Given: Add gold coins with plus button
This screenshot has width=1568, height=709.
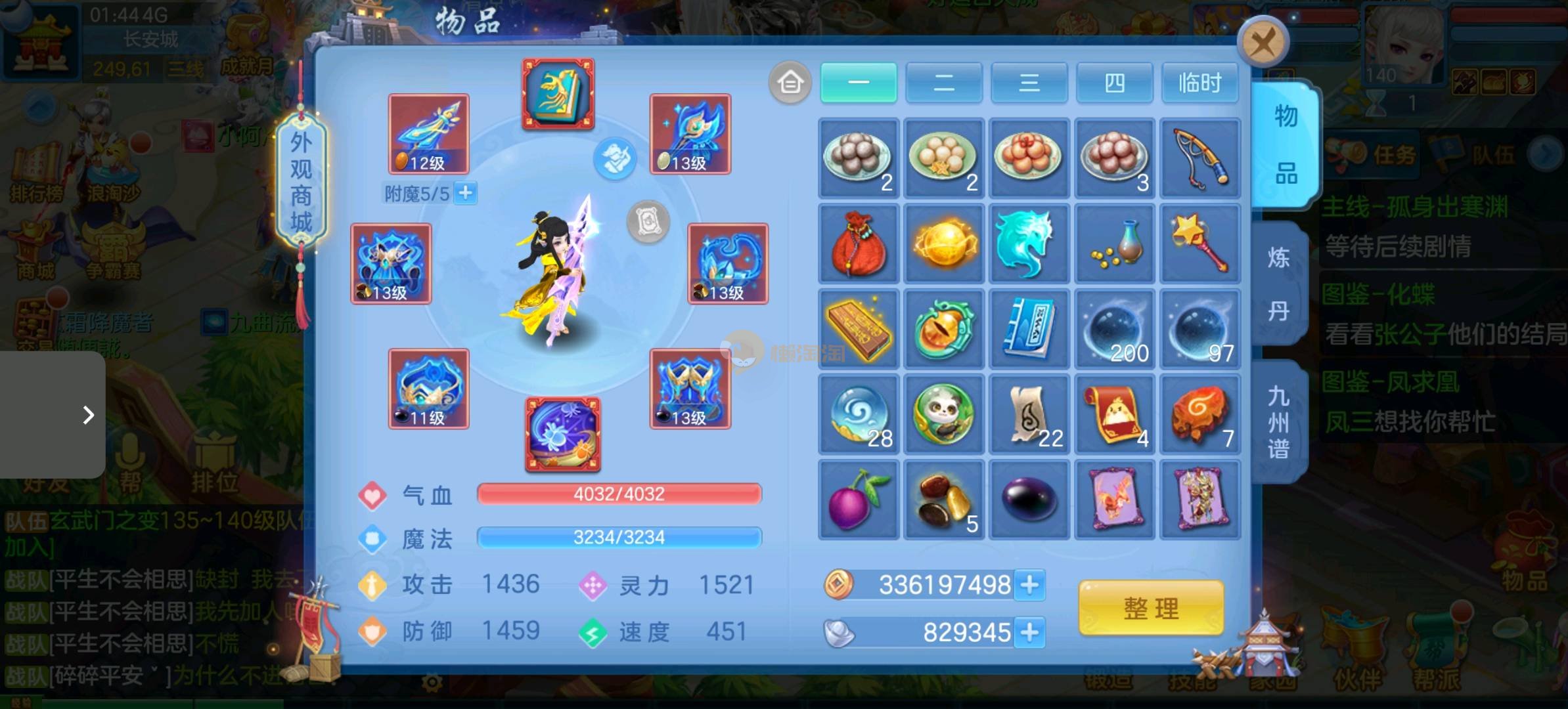Looking at the screenshot, I should point(1029,585).
